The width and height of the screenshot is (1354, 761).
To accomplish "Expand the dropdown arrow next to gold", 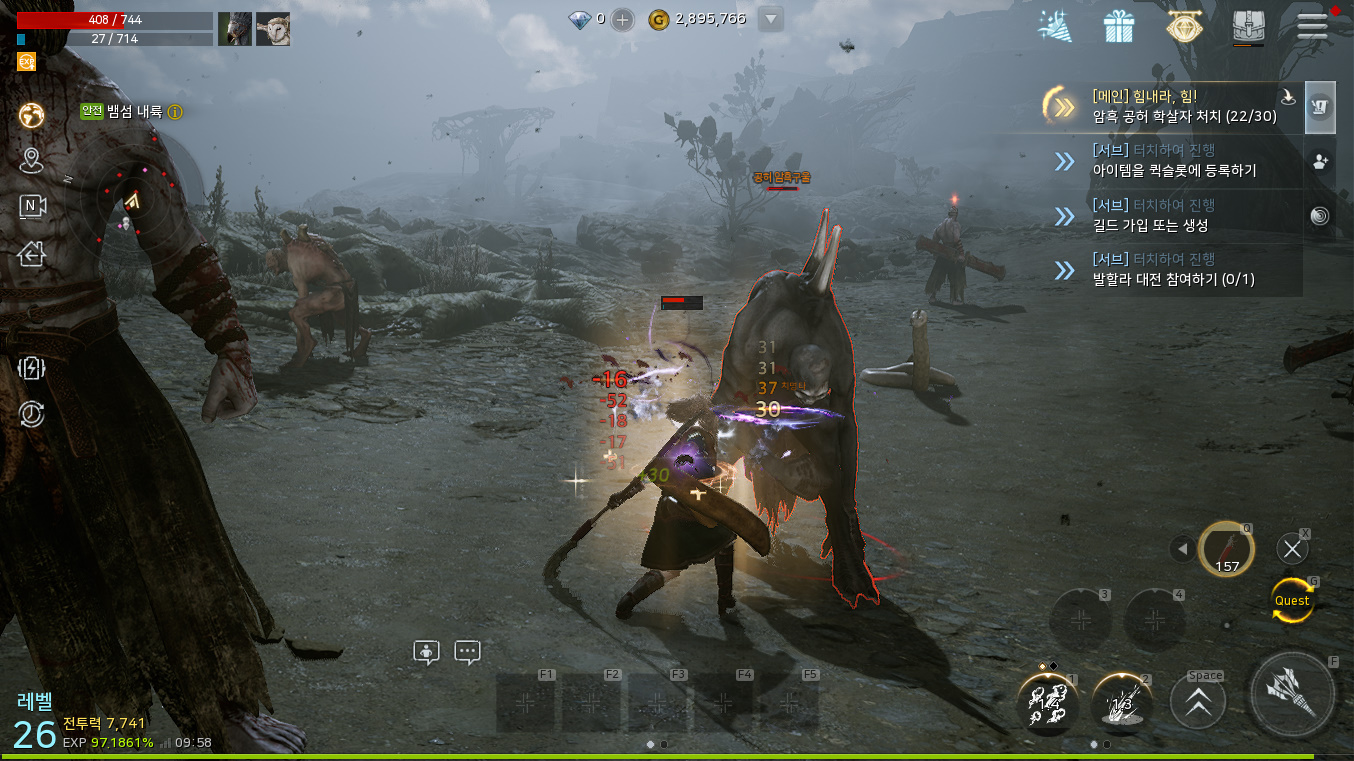I will coord(769,19).
